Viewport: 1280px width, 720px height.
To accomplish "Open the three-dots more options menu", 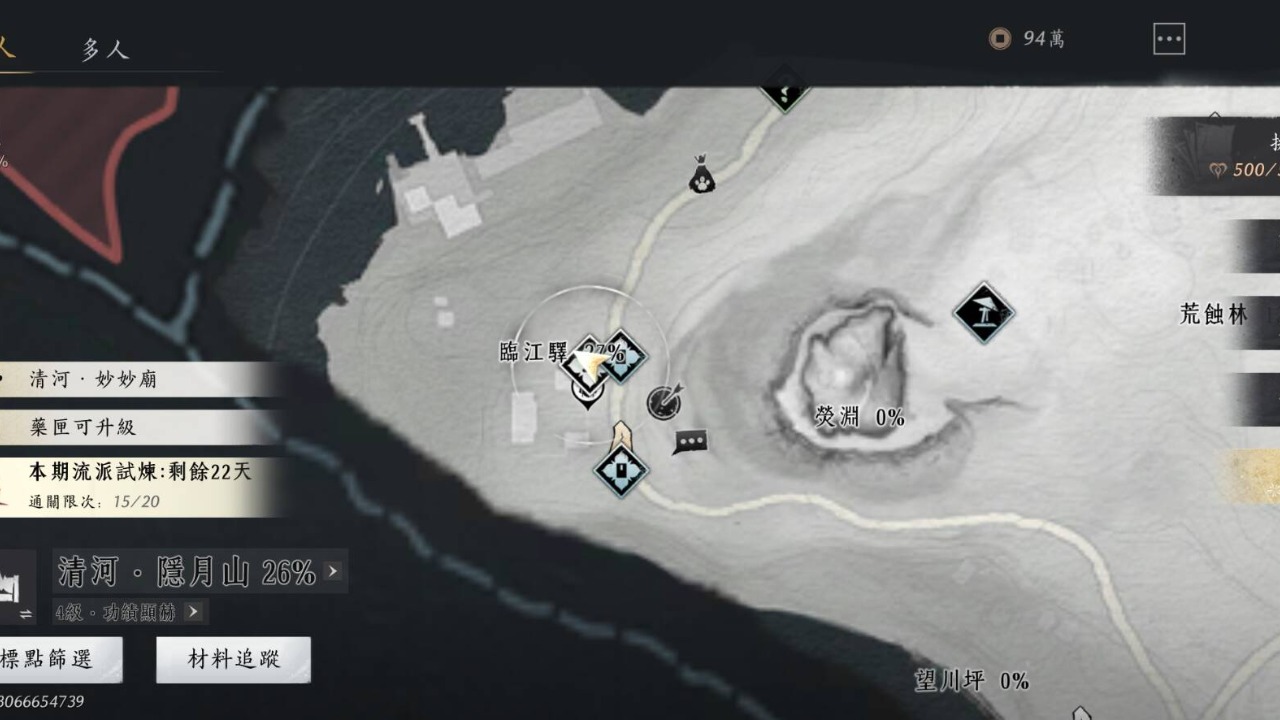I will [x=1168, y=39].
